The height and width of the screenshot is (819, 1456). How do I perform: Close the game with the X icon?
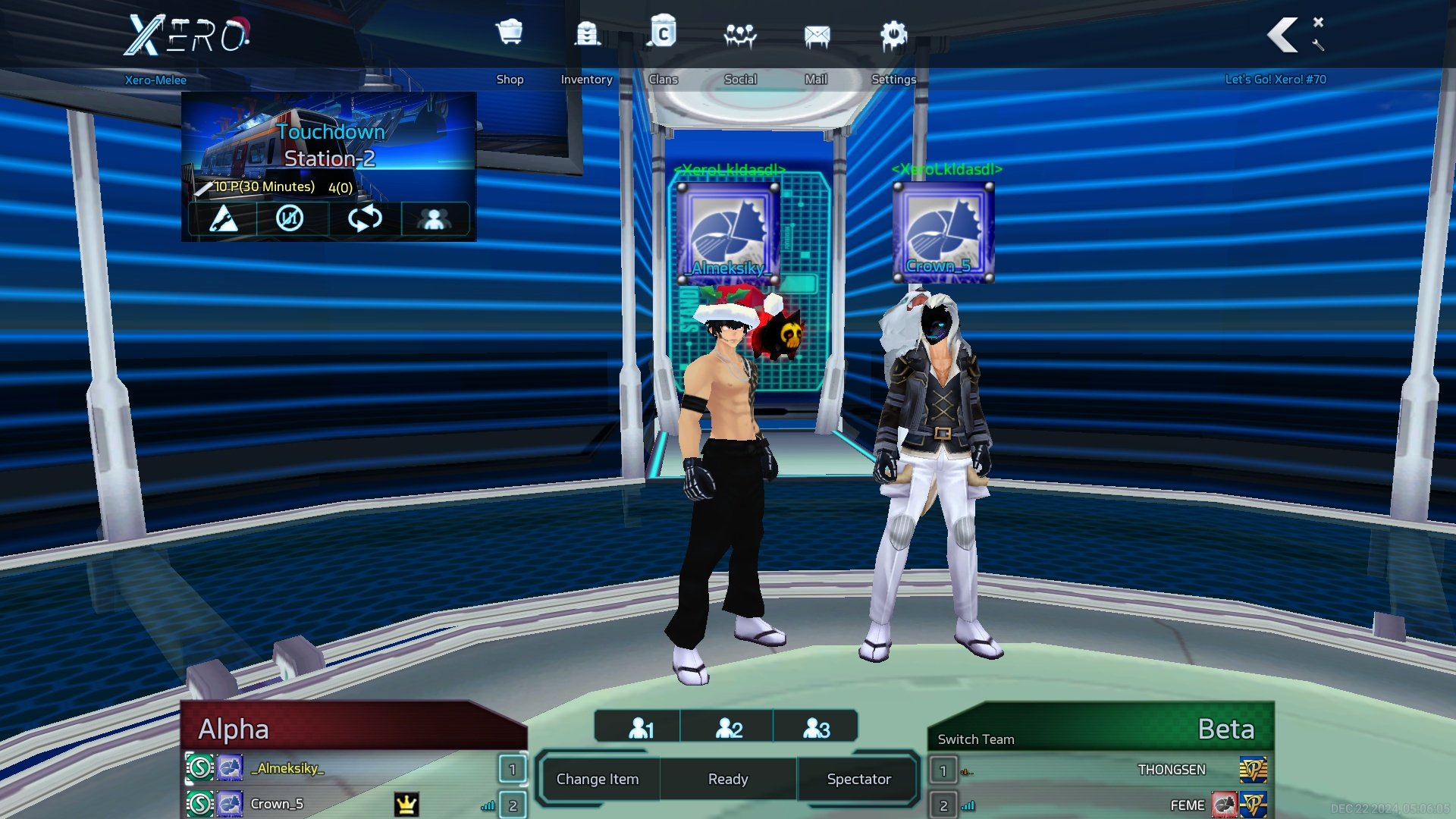click(x=1319, y=22)
